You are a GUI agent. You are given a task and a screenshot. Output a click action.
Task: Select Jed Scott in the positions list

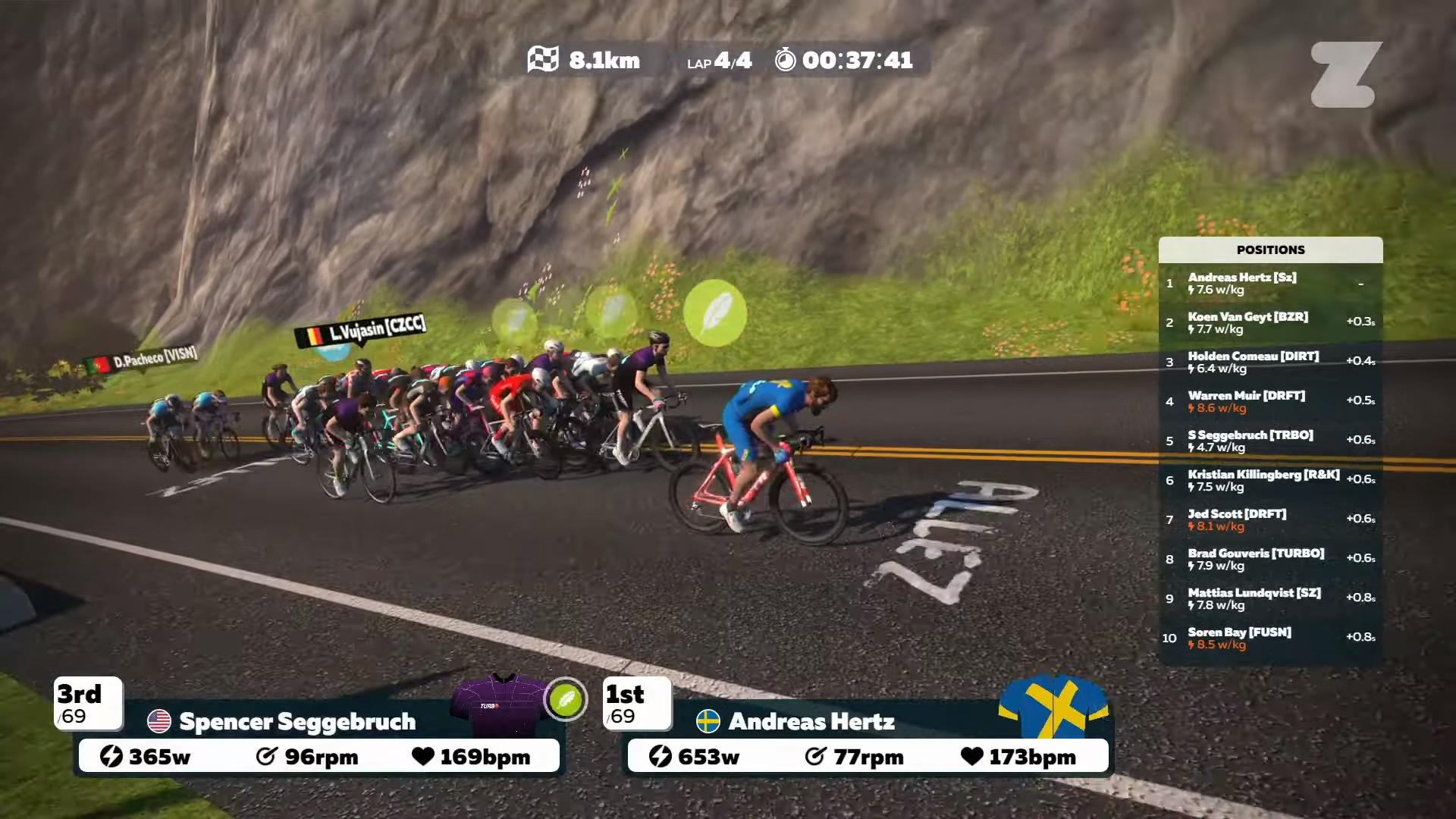1270,520
